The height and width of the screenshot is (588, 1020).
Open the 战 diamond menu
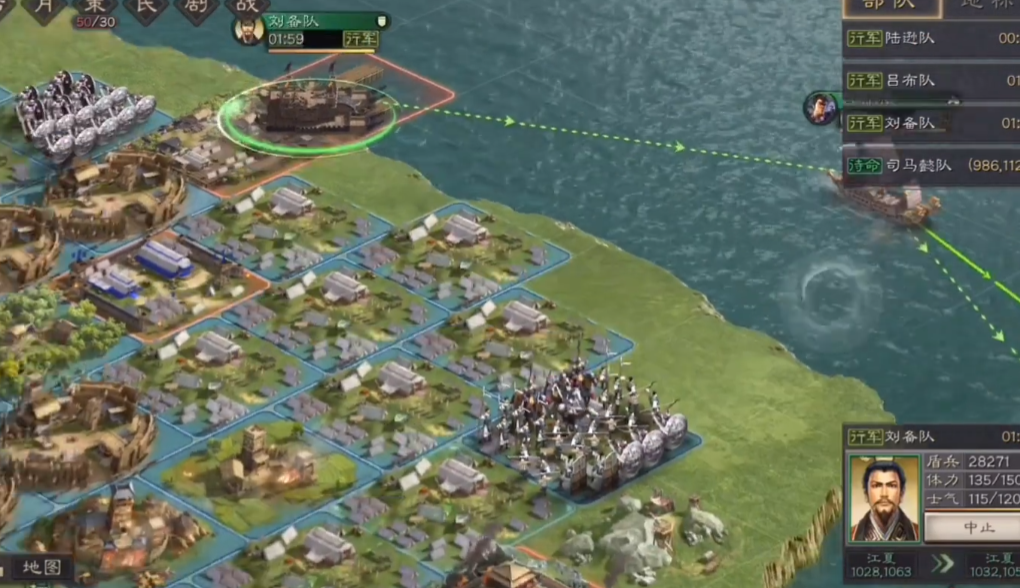click(x=246, y=7)
